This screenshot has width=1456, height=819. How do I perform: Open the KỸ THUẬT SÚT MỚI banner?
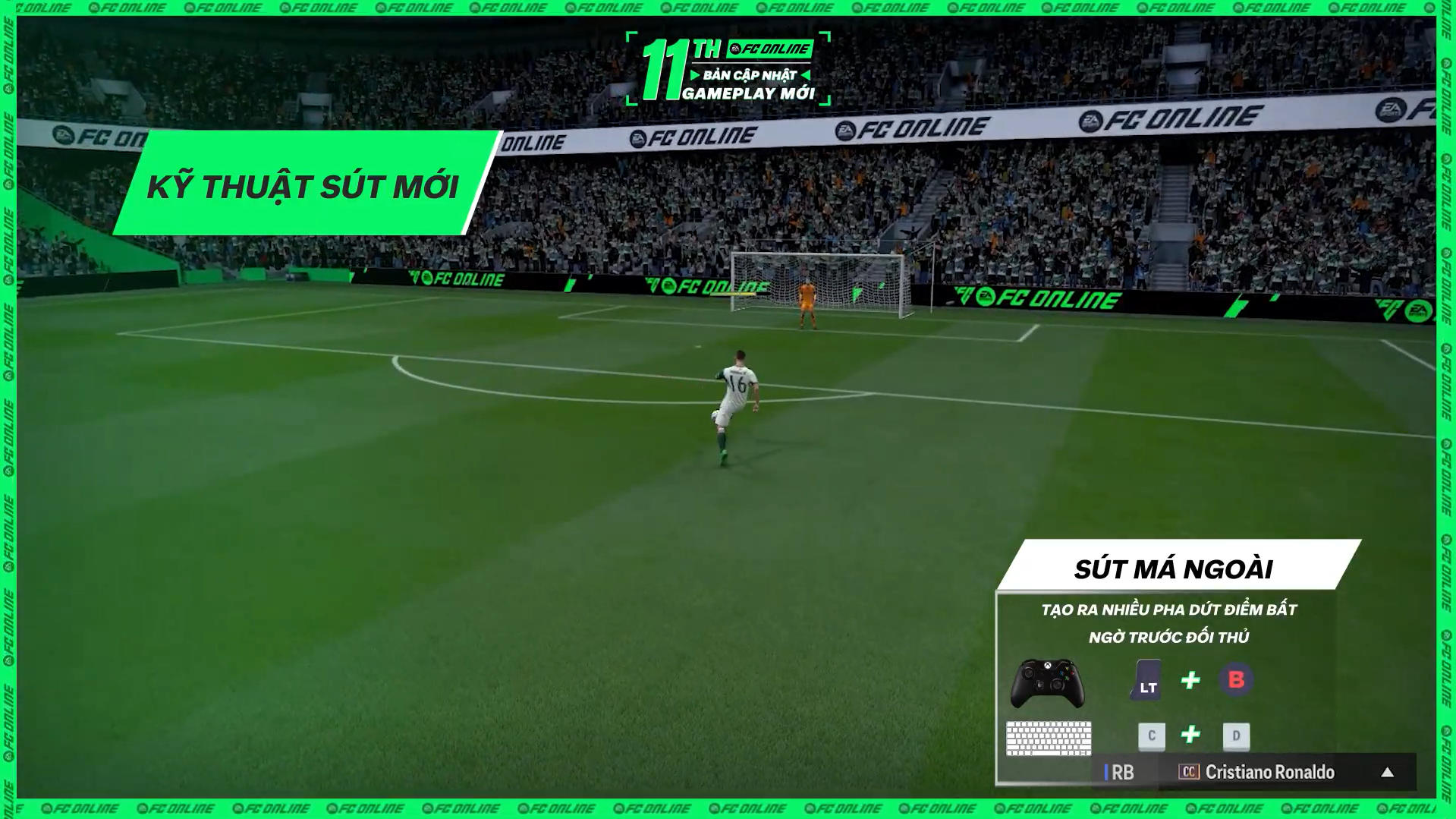(x=303, y=183)
